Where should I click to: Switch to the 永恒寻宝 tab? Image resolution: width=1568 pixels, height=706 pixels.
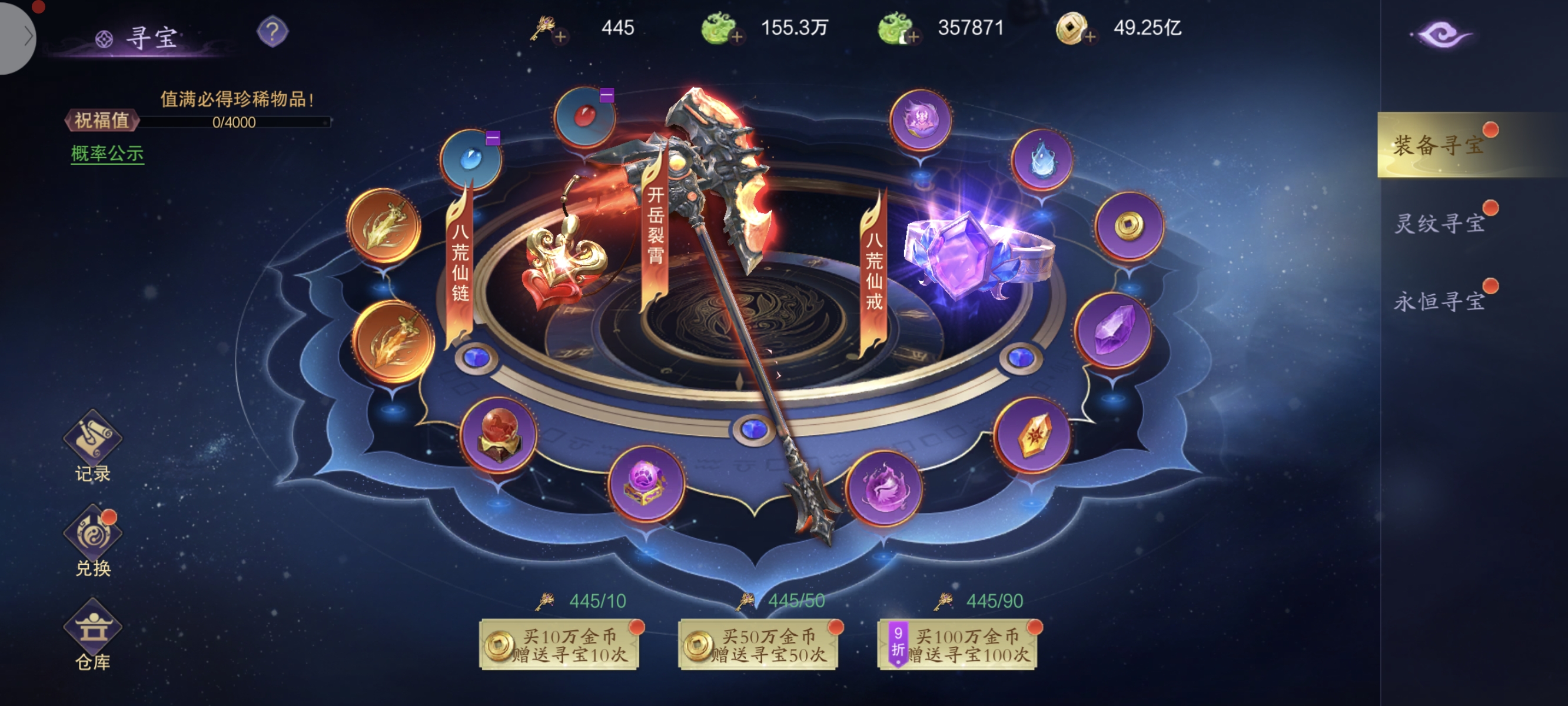[1439, 301]
